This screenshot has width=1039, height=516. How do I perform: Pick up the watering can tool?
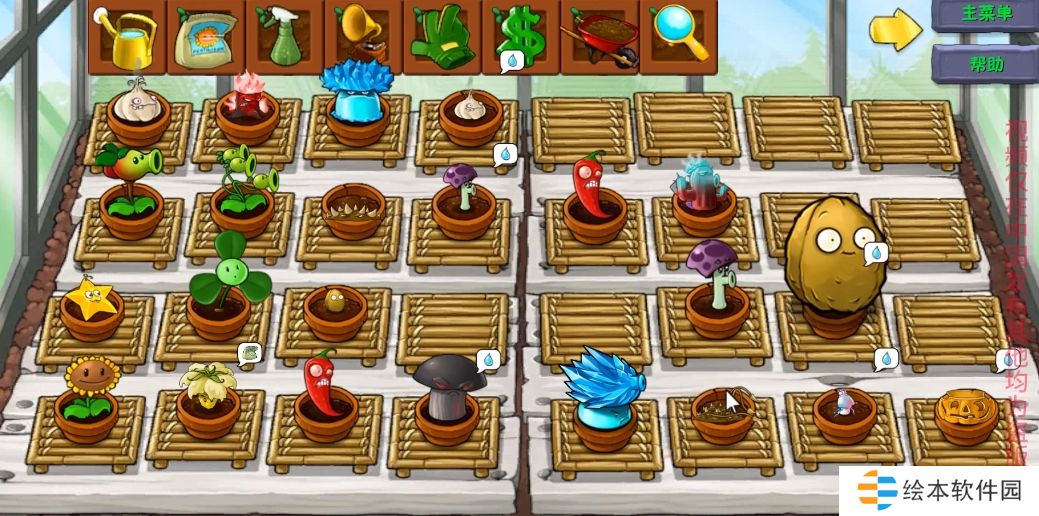coord(128,37)
